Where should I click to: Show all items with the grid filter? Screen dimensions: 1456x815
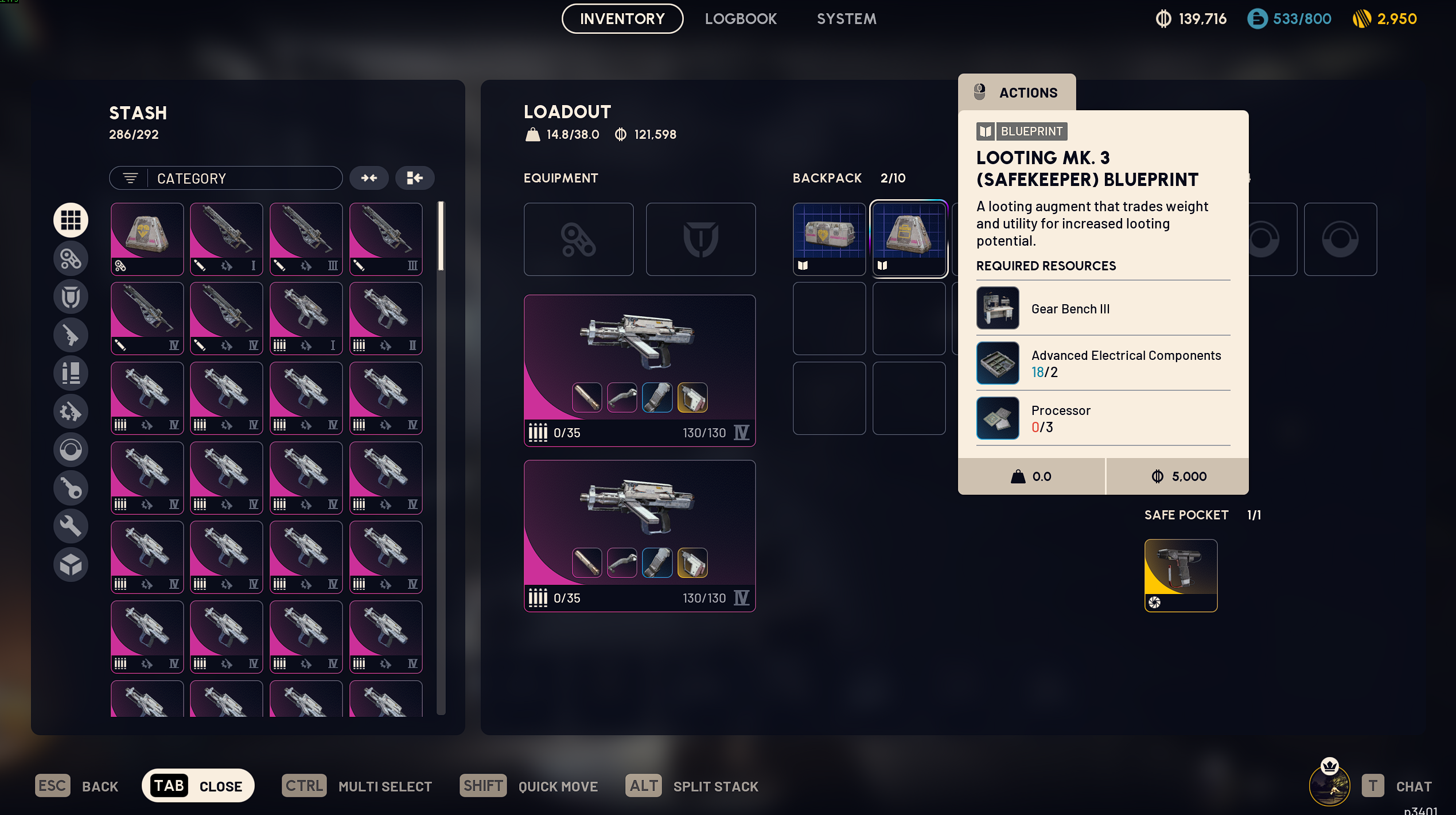coord(71,220)
